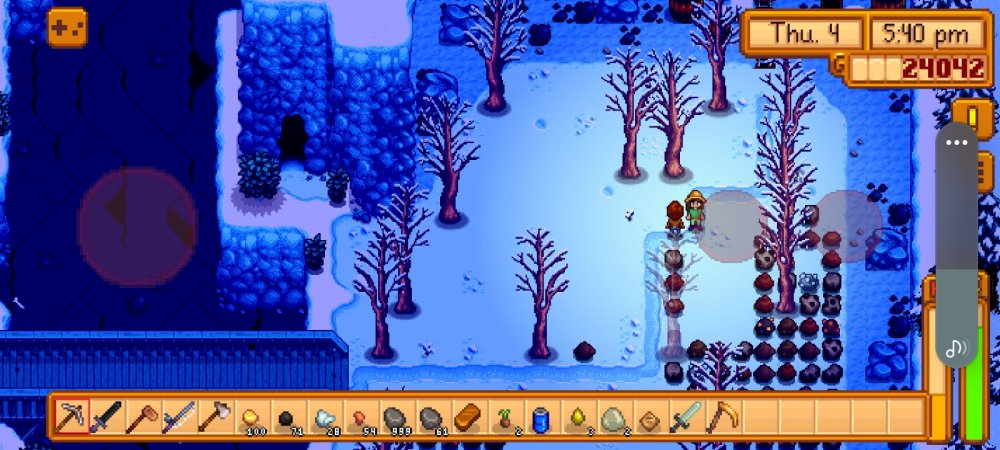Select the gold item stack of 100
Screen dimensions: 1000x450
pyautogui.click(x=251, y=416)
